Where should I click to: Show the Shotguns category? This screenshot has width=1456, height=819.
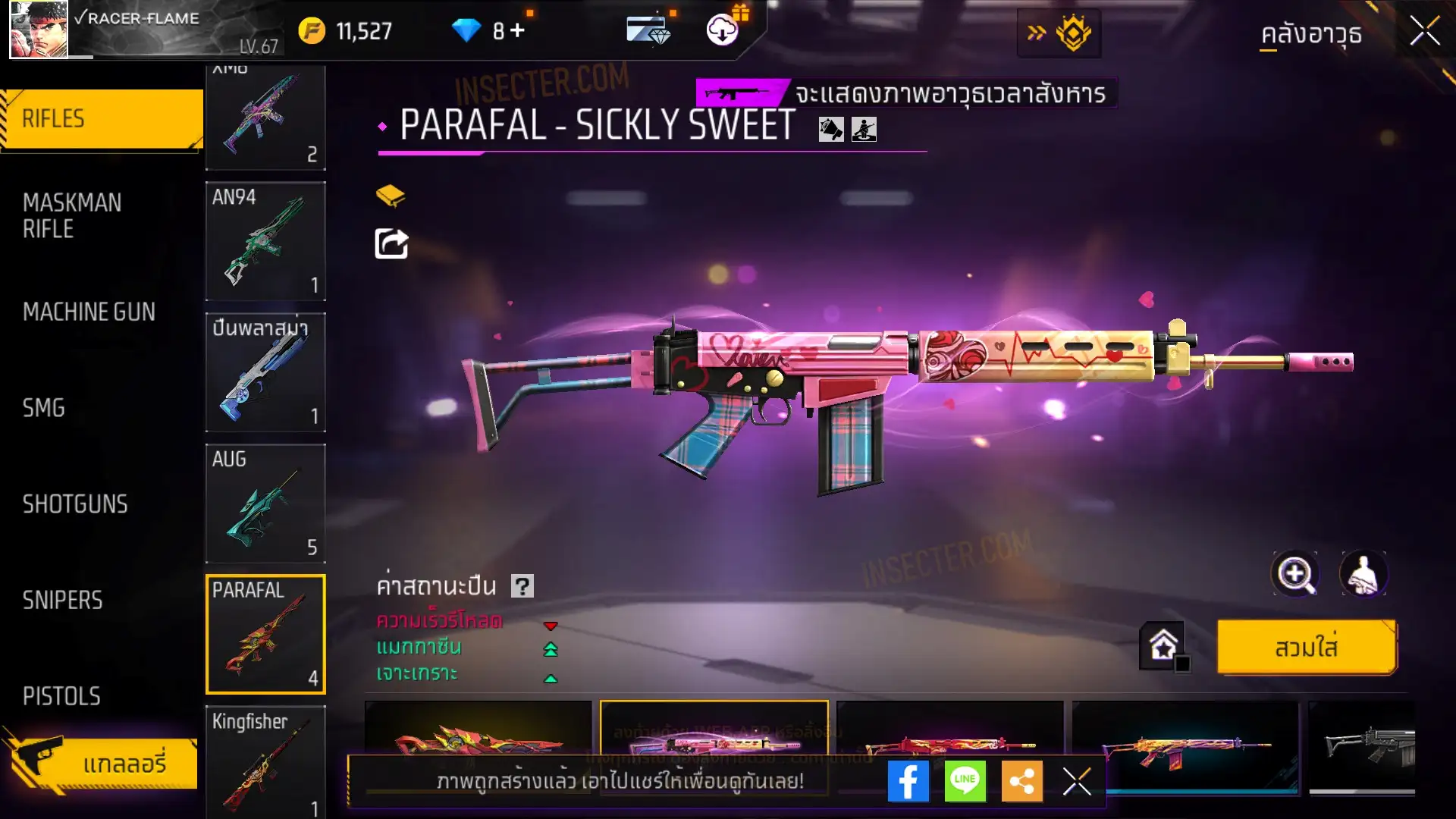tap(75, 504)
